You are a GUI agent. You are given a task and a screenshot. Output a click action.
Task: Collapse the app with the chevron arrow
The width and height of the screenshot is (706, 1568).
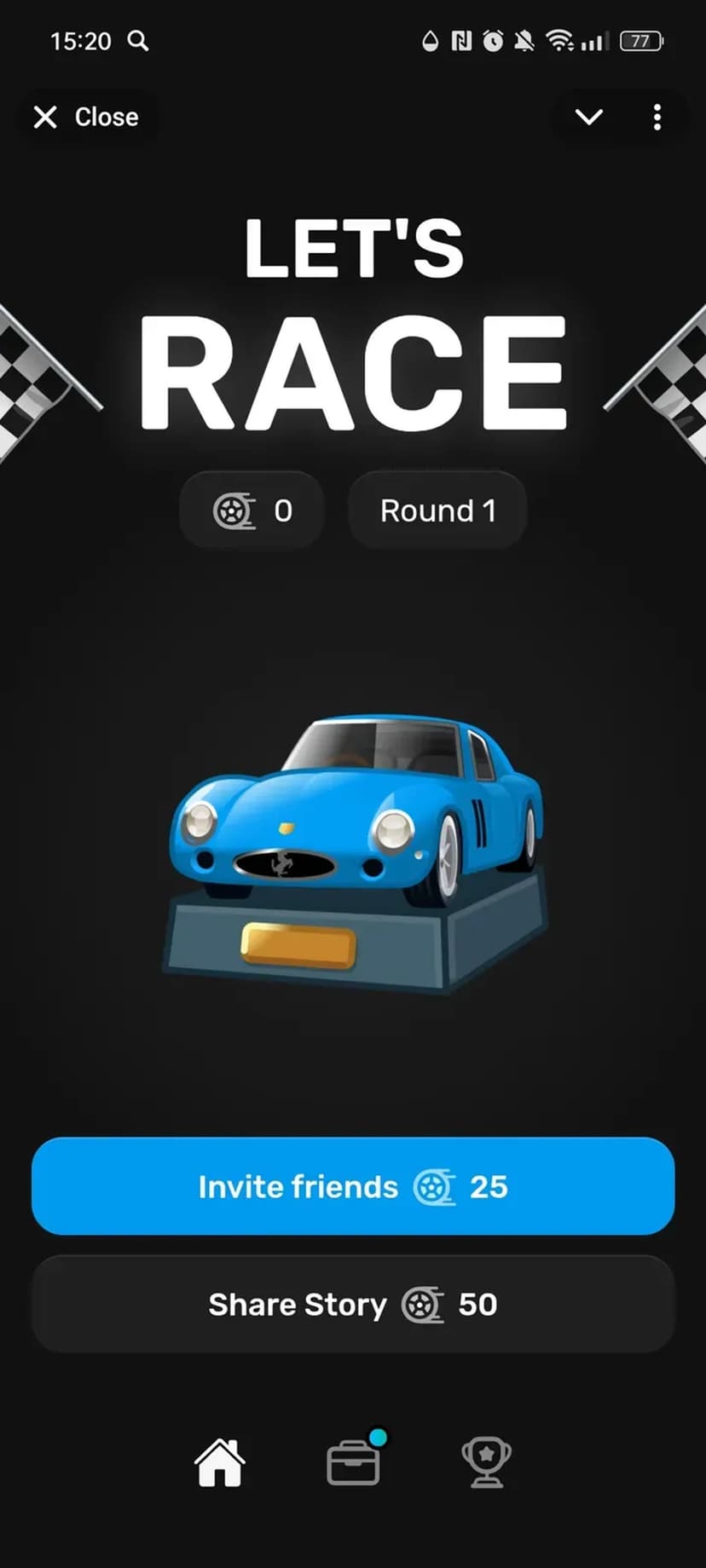pyautogui.click(x=589, y=117)
